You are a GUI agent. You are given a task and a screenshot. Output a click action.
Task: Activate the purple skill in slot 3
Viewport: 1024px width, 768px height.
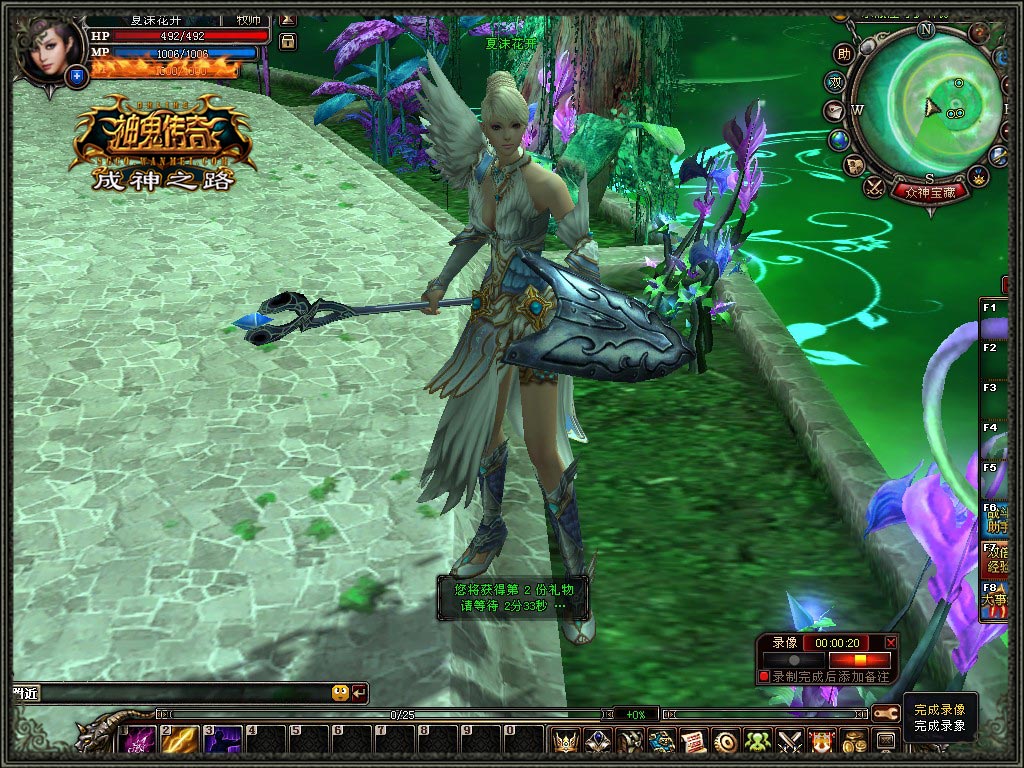[x=224, y=741]
